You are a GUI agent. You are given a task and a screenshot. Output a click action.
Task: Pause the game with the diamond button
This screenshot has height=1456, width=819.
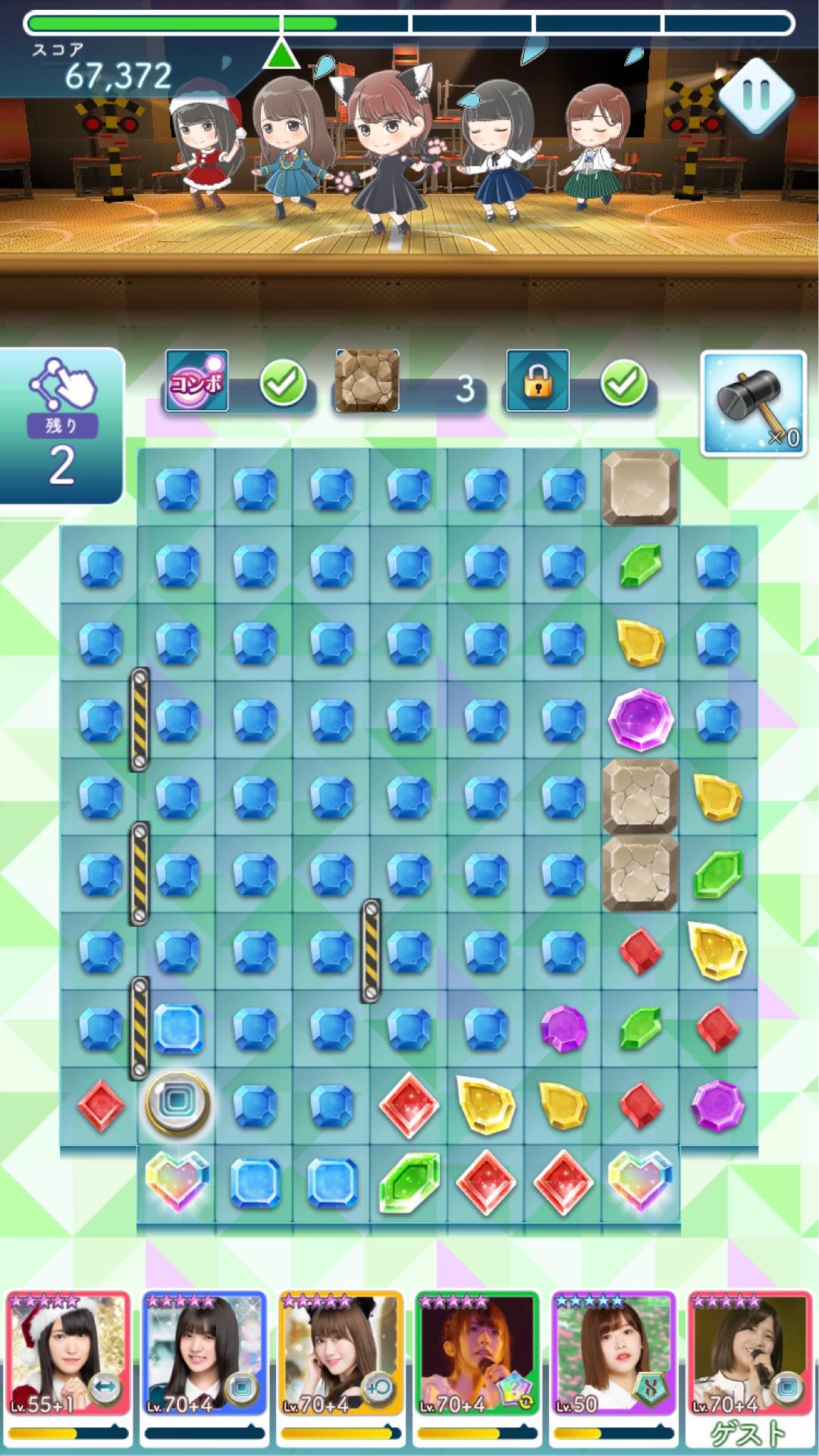point(755,96)
